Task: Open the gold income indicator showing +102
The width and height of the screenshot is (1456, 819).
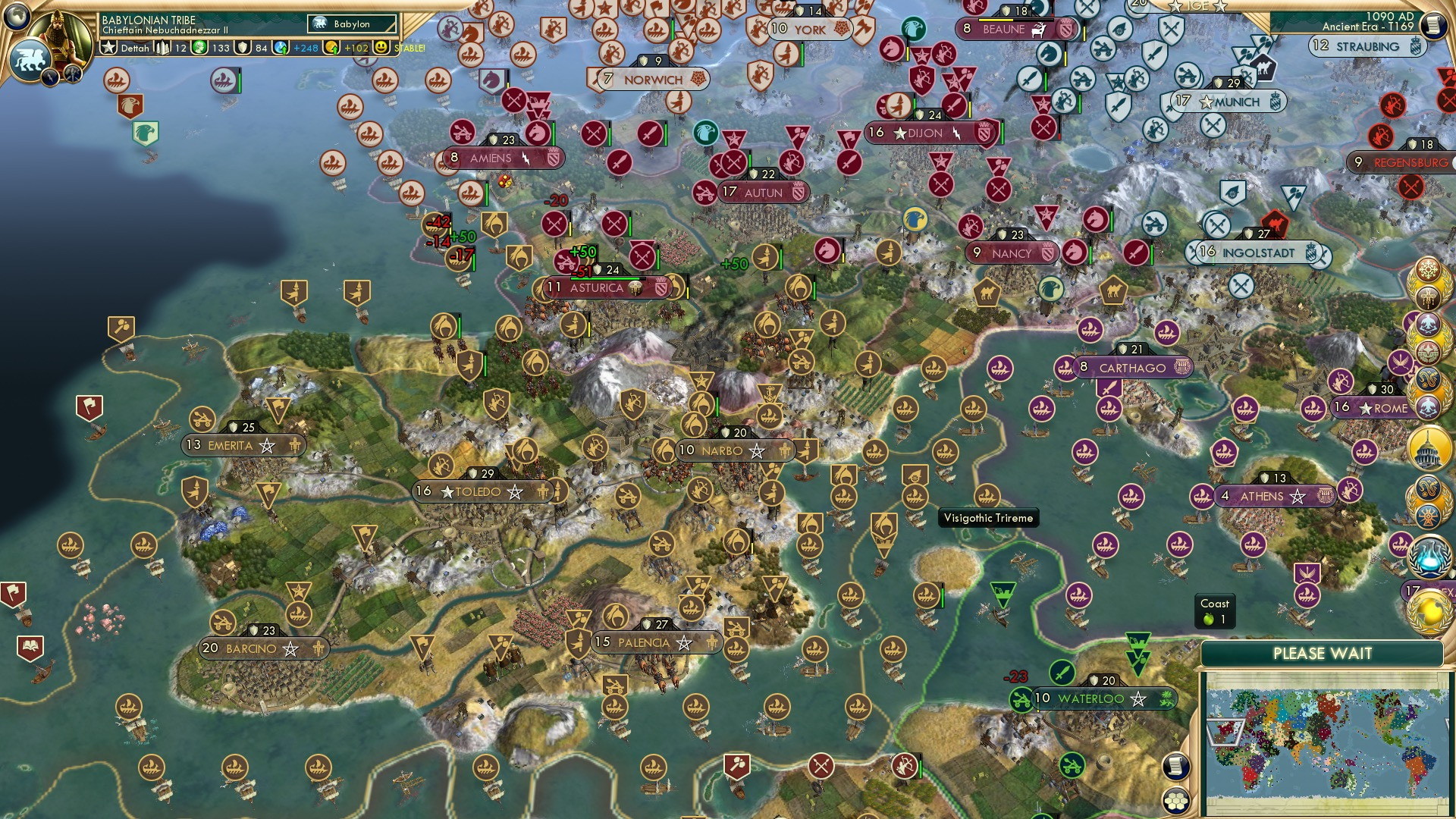Action: point(329,47)
